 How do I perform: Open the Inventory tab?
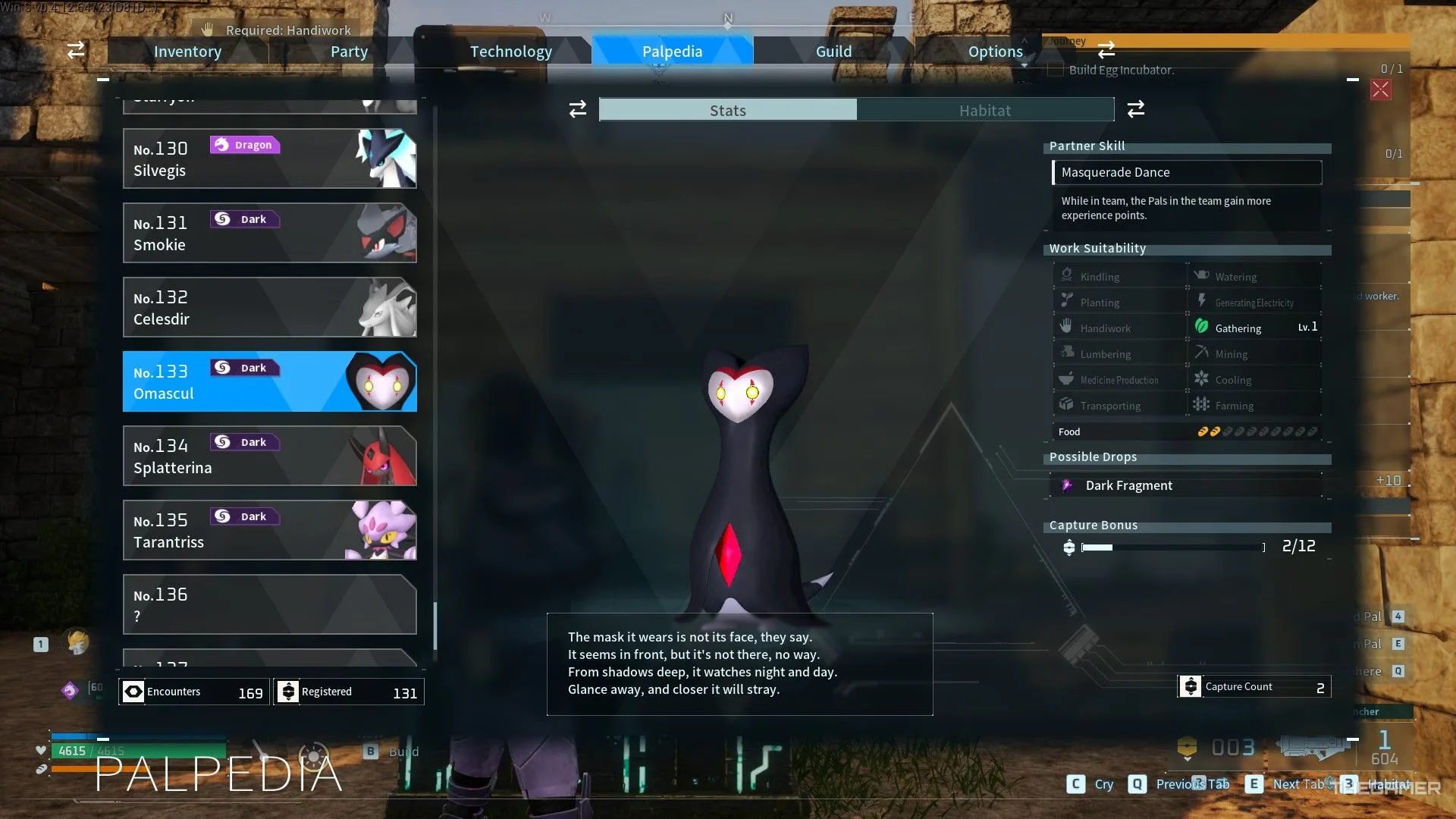[x=187, y=52]
